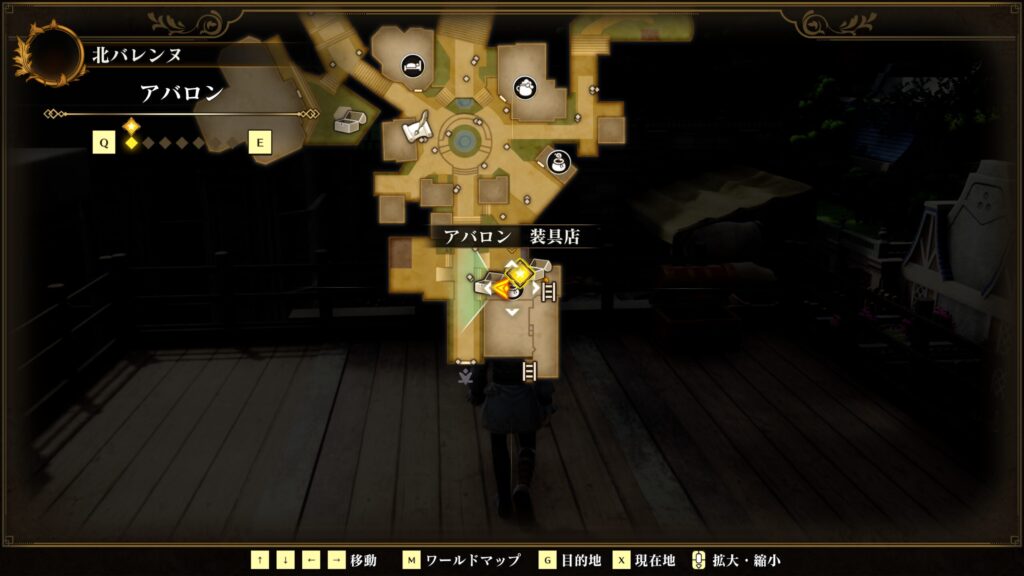1024x576 pixels.
Task: Select the inn bed marker on the map
Action: (412, 67)
